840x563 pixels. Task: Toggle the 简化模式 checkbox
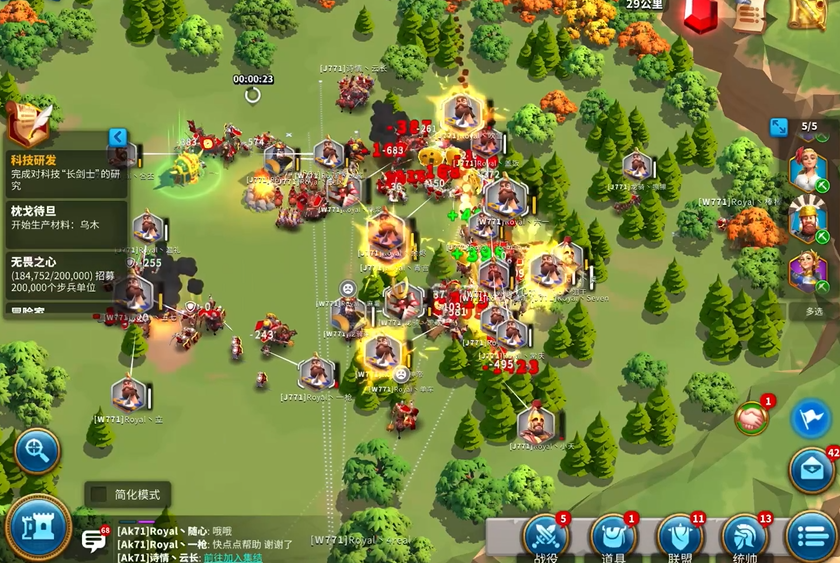(x=99, y=494)
